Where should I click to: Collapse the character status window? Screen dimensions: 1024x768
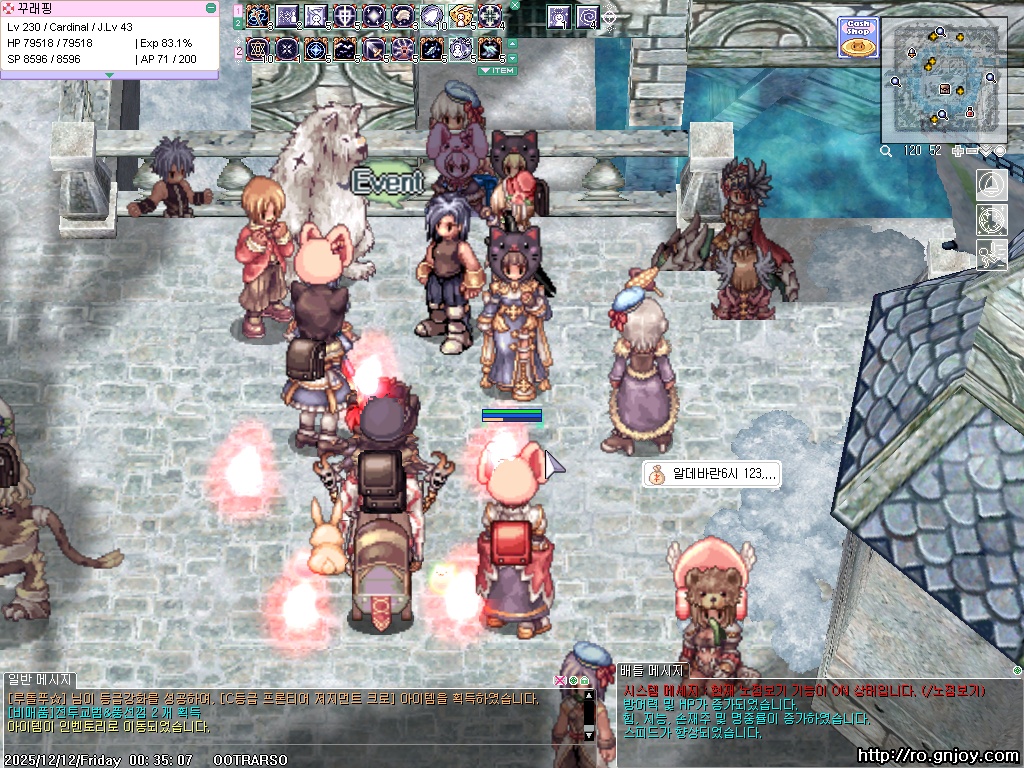211,8
